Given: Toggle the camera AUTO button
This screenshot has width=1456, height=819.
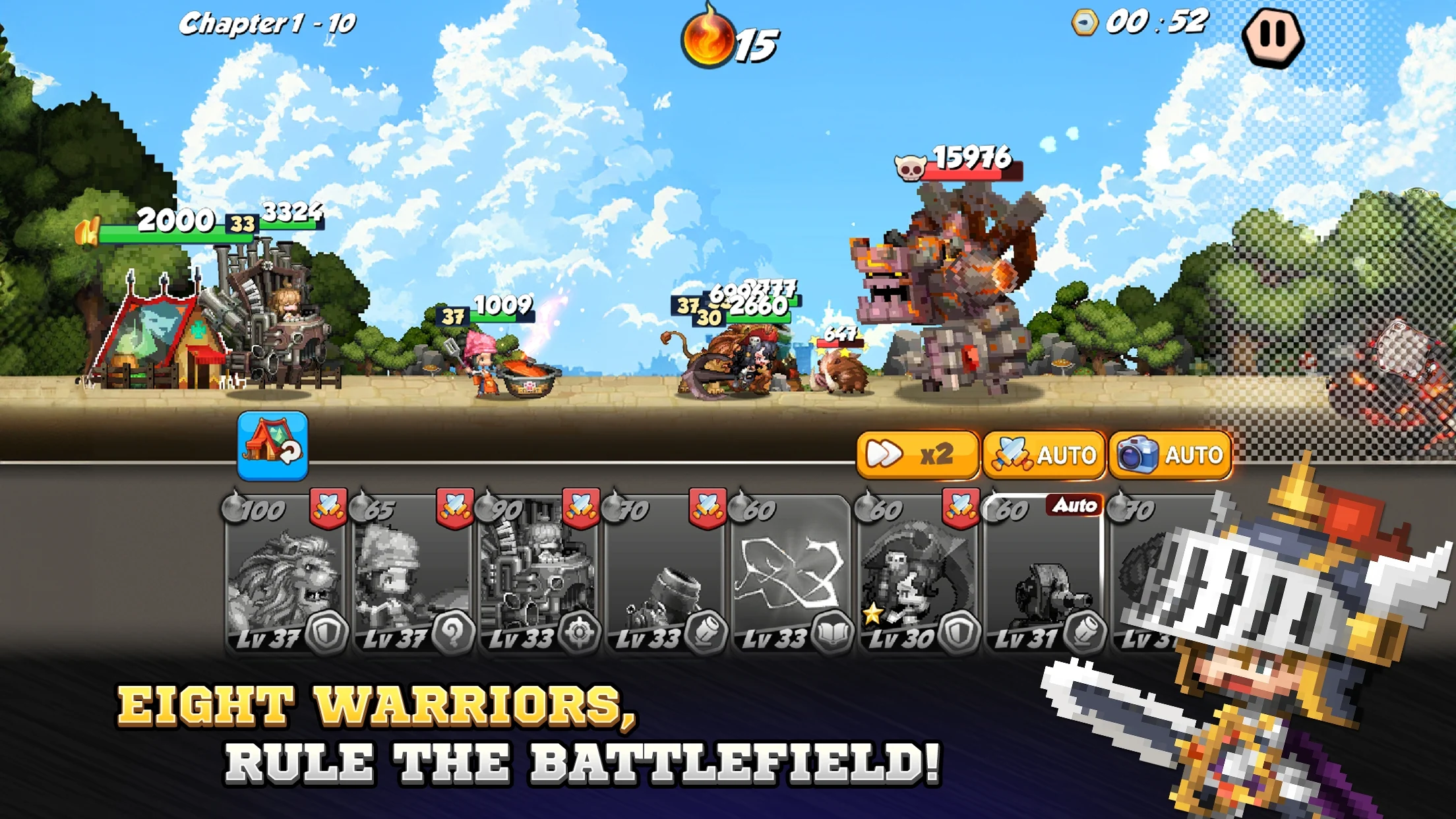Looking at the screenshot, I should [1170, 454].
